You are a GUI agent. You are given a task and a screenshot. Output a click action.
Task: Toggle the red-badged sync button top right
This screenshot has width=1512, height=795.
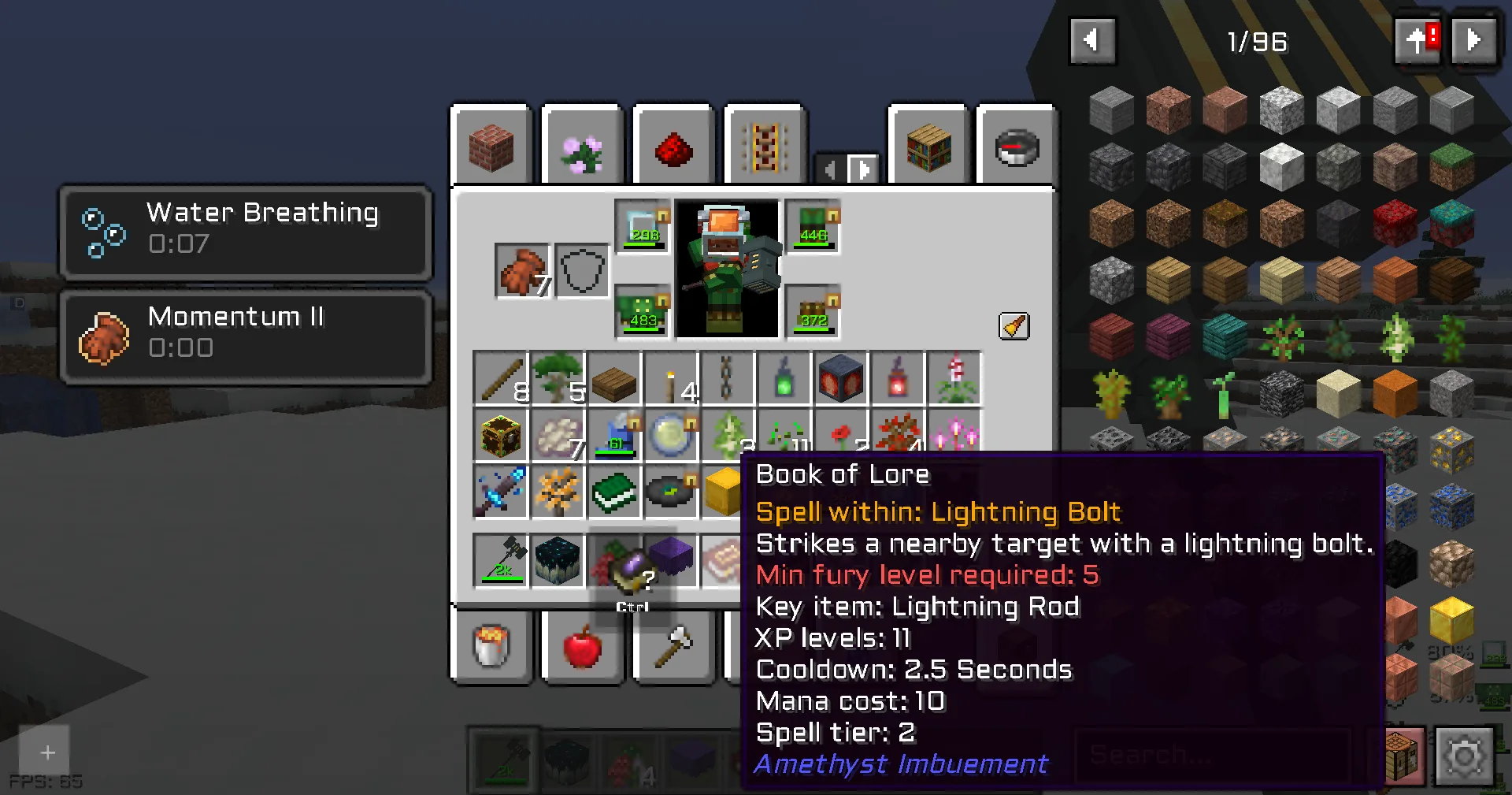tap(1417, 41)
